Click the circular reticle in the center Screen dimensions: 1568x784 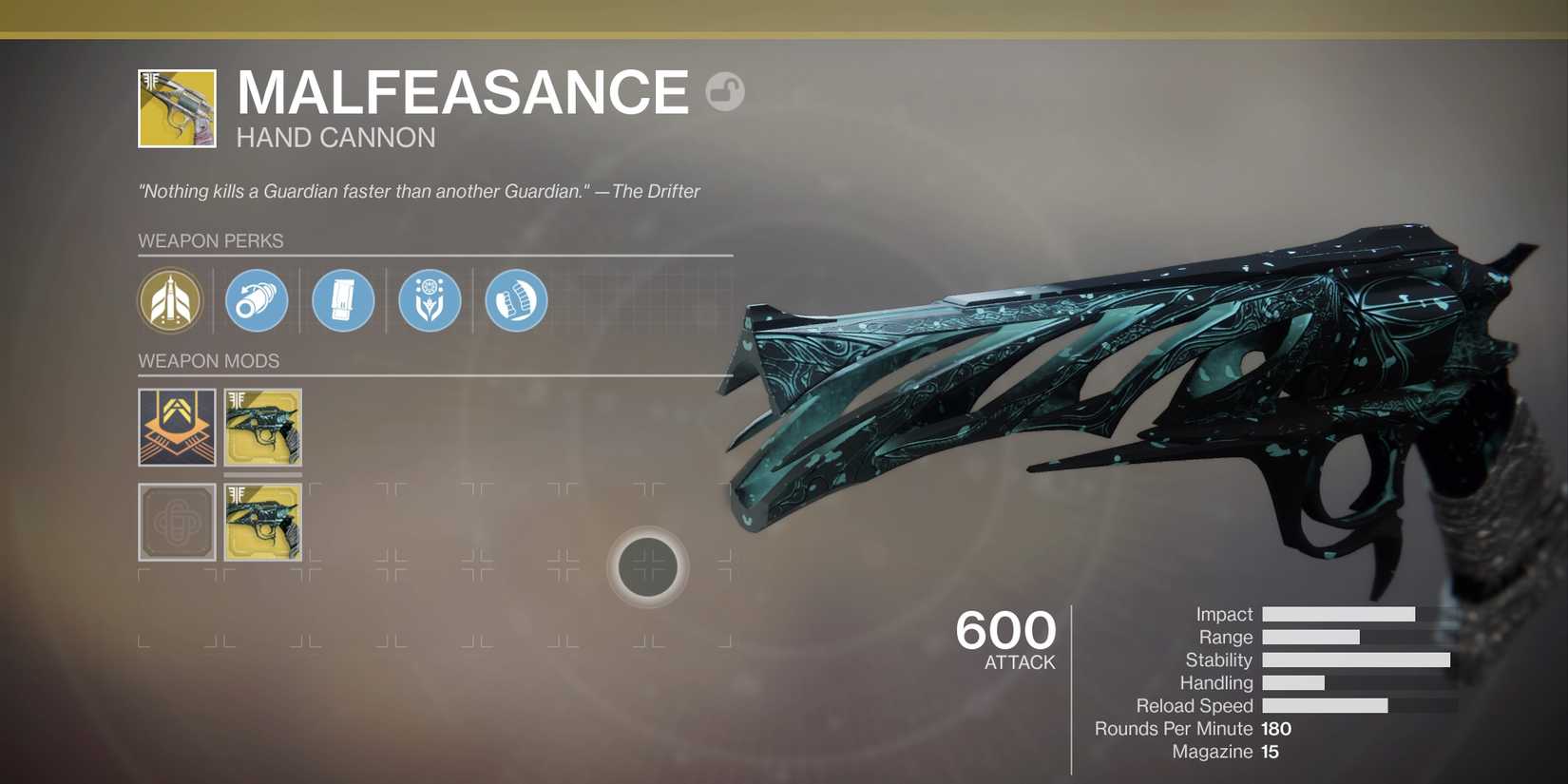click(647, 566)
